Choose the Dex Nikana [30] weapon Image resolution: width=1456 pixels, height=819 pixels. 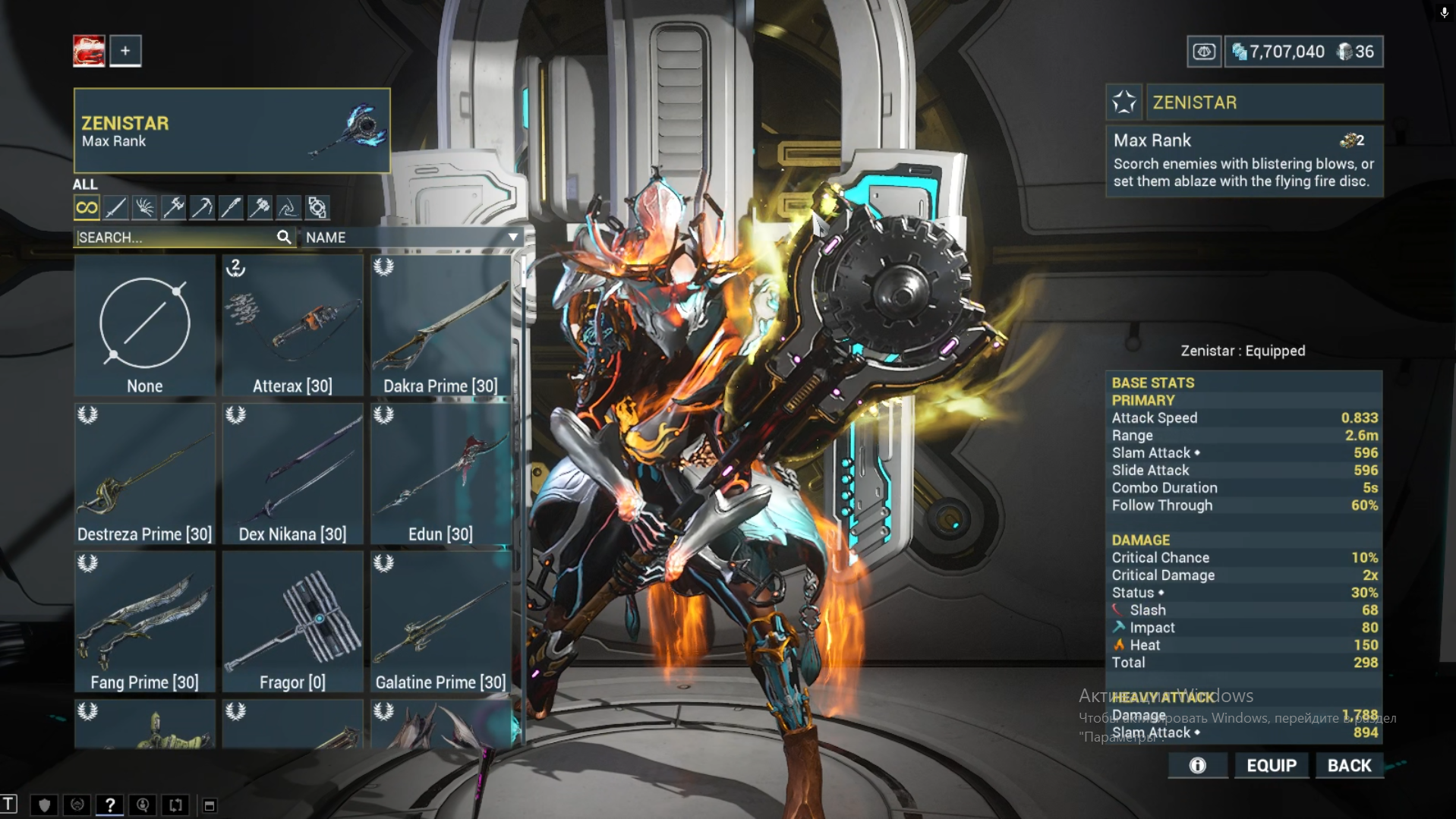(x=292, y=474)
